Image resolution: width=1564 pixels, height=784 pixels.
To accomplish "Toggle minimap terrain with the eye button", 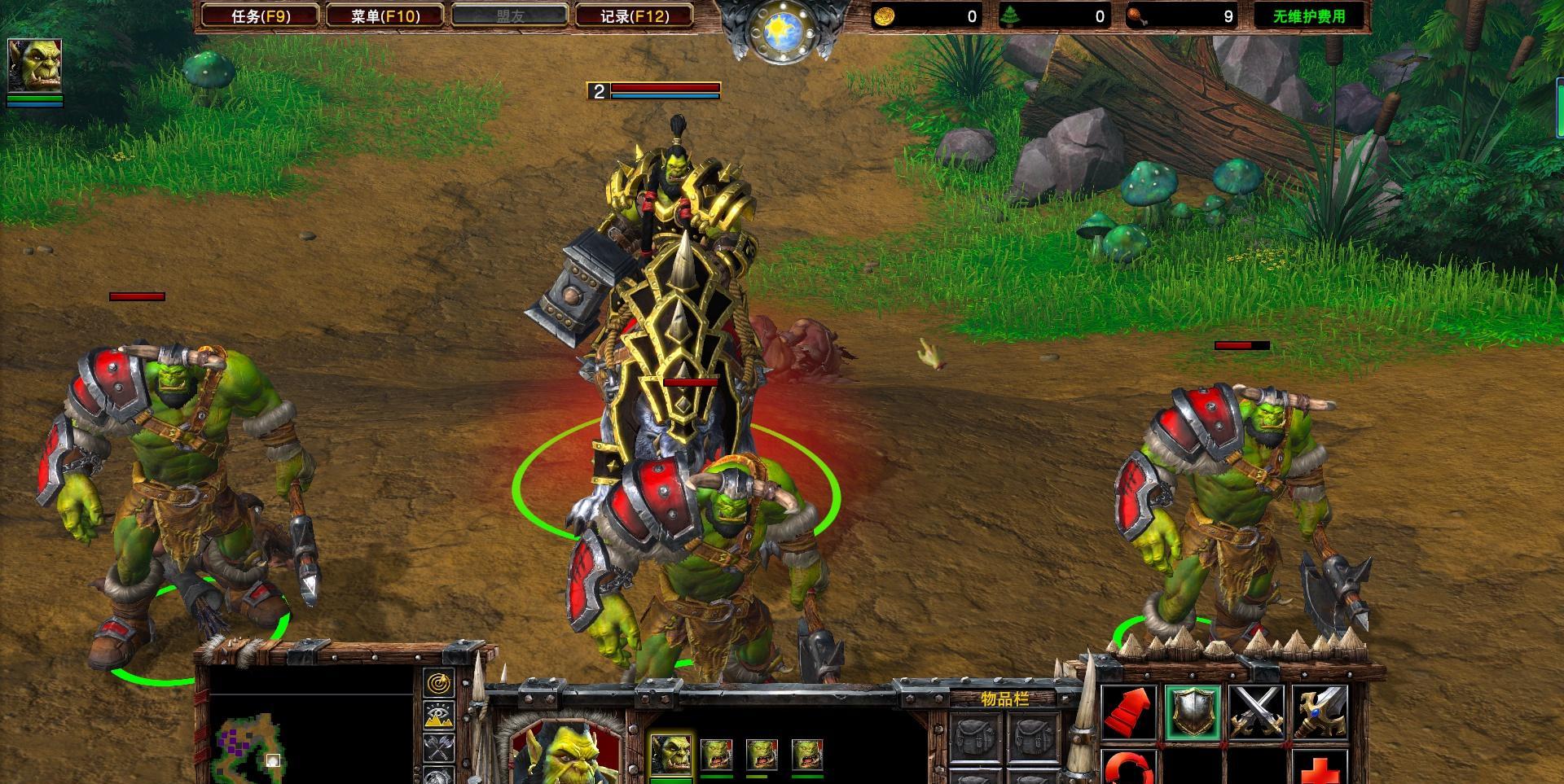I will pos(439,716).
